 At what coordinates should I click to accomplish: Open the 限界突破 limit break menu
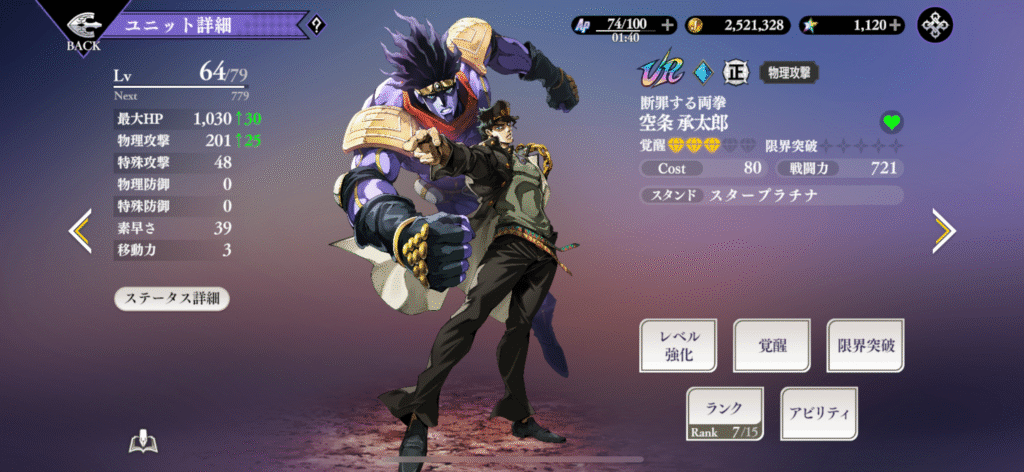click(x=865, y=346)
